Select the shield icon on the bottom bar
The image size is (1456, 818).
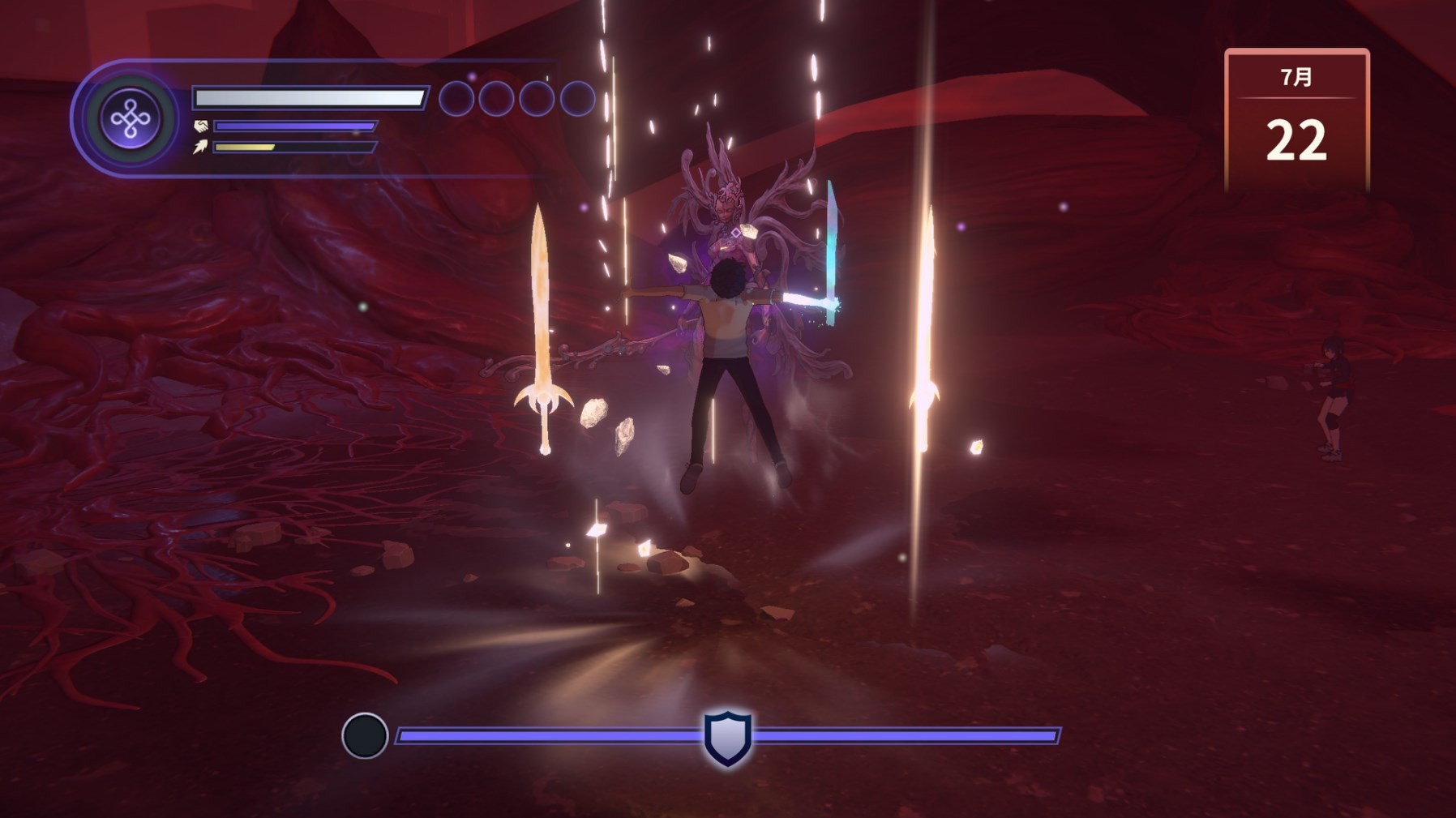click(727, 737)
